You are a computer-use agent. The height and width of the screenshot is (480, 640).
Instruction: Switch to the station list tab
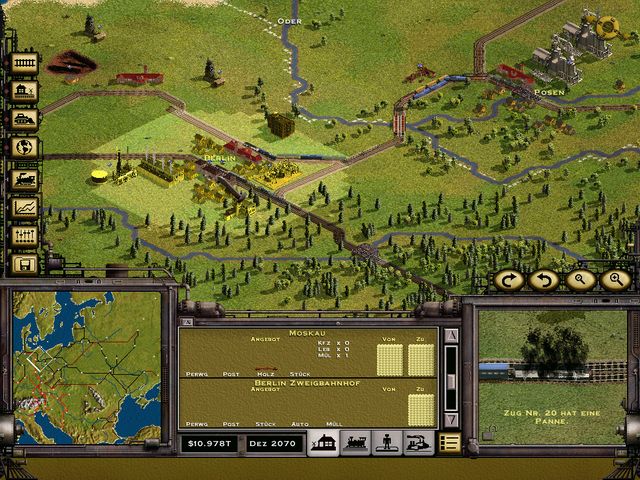(323, 443)
